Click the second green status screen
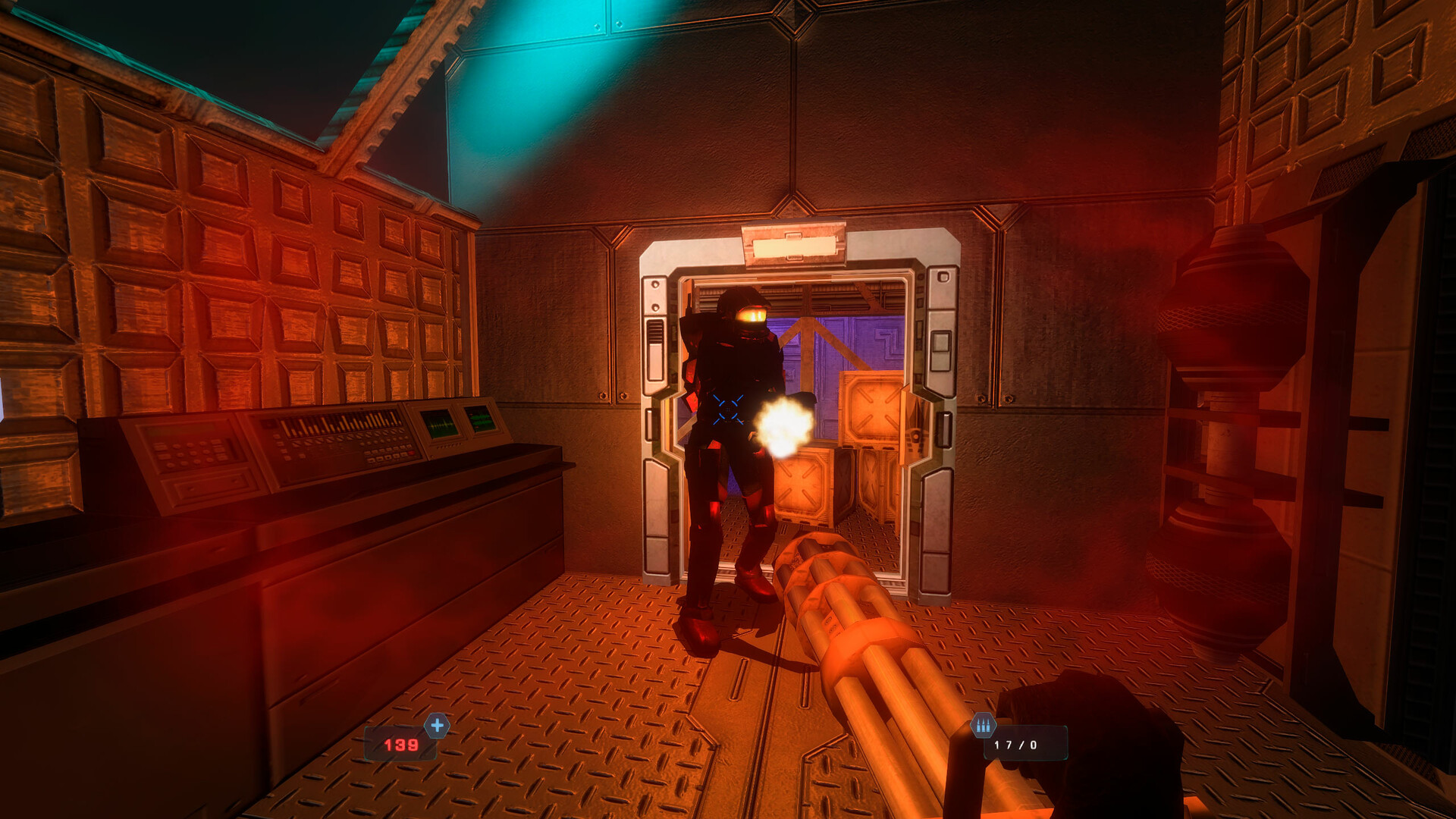This screenshot has width=1456, height=819. (x=482, y=419)
